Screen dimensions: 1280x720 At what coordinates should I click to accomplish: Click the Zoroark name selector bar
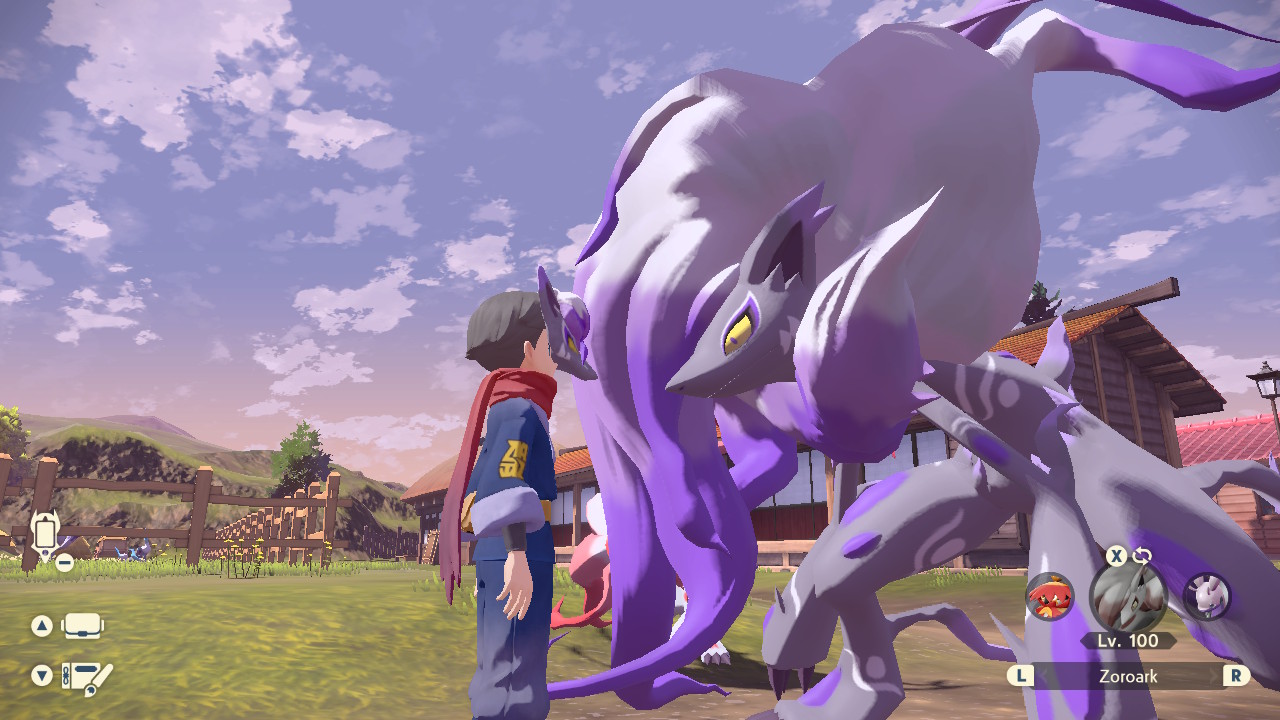coord(1128,676)
